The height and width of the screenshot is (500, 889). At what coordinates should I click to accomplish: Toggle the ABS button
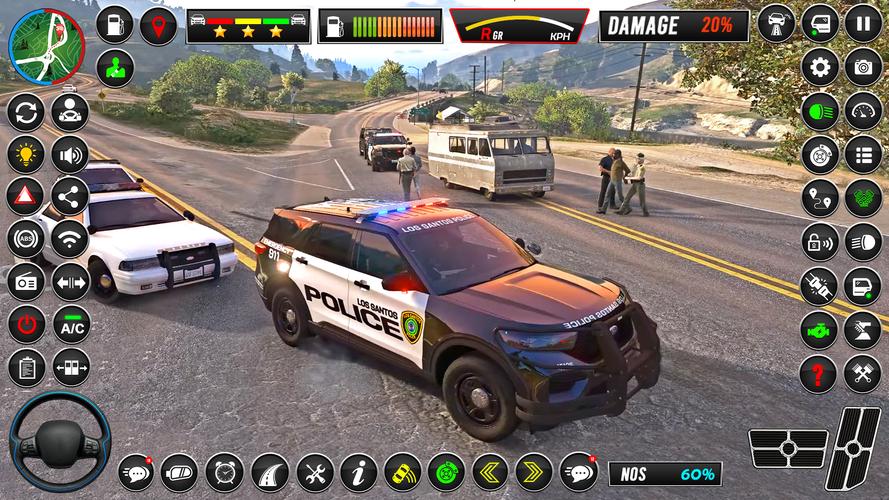point(26,240)
